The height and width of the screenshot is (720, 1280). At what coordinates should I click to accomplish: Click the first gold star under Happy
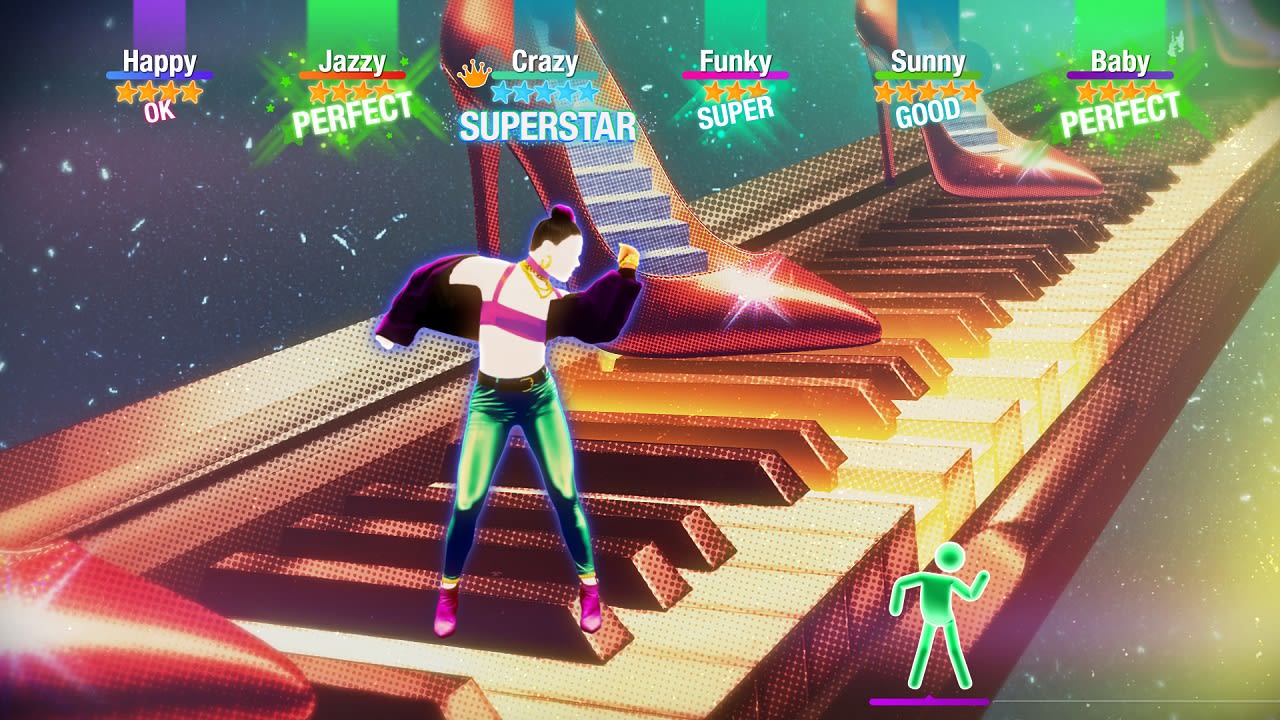(x=128, y=91)
